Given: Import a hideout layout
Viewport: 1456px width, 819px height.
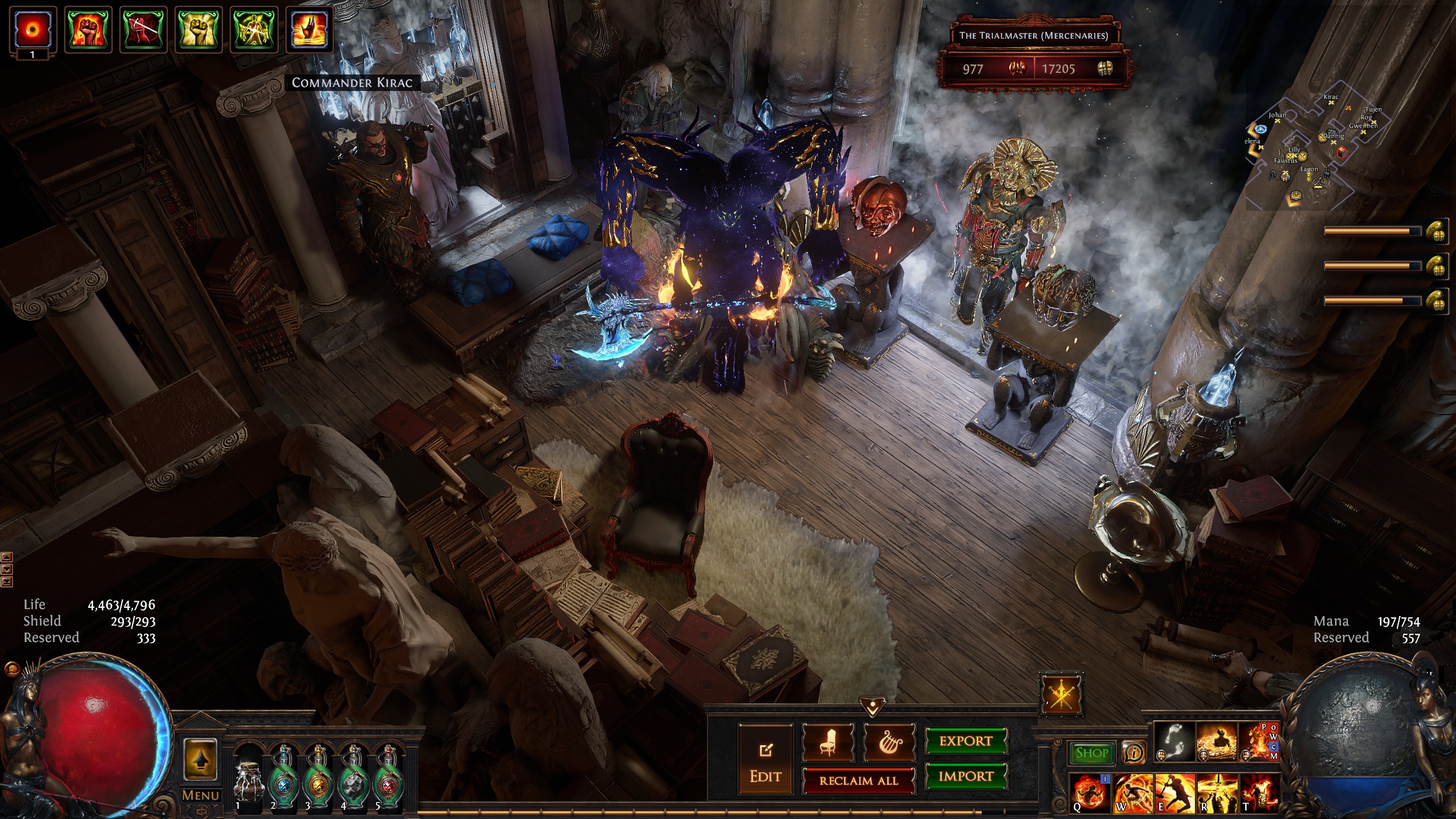Looking at the screenshot, I should 966,776.
